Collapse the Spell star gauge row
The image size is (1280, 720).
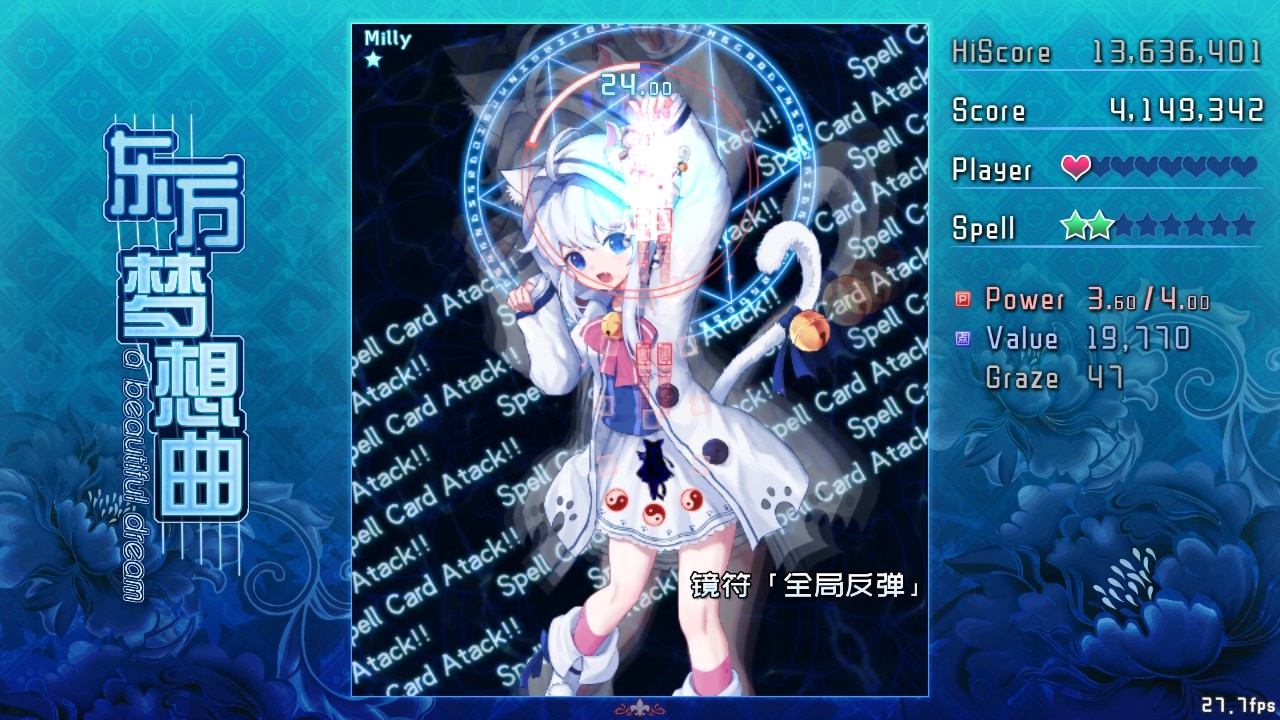tap(1100, 228)
